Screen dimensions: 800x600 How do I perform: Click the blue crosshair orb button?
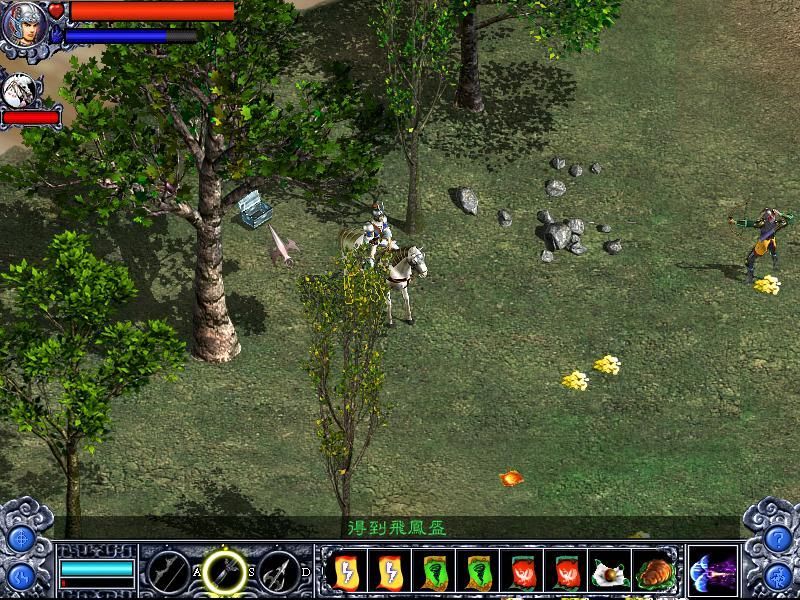(x=21, y=539)
